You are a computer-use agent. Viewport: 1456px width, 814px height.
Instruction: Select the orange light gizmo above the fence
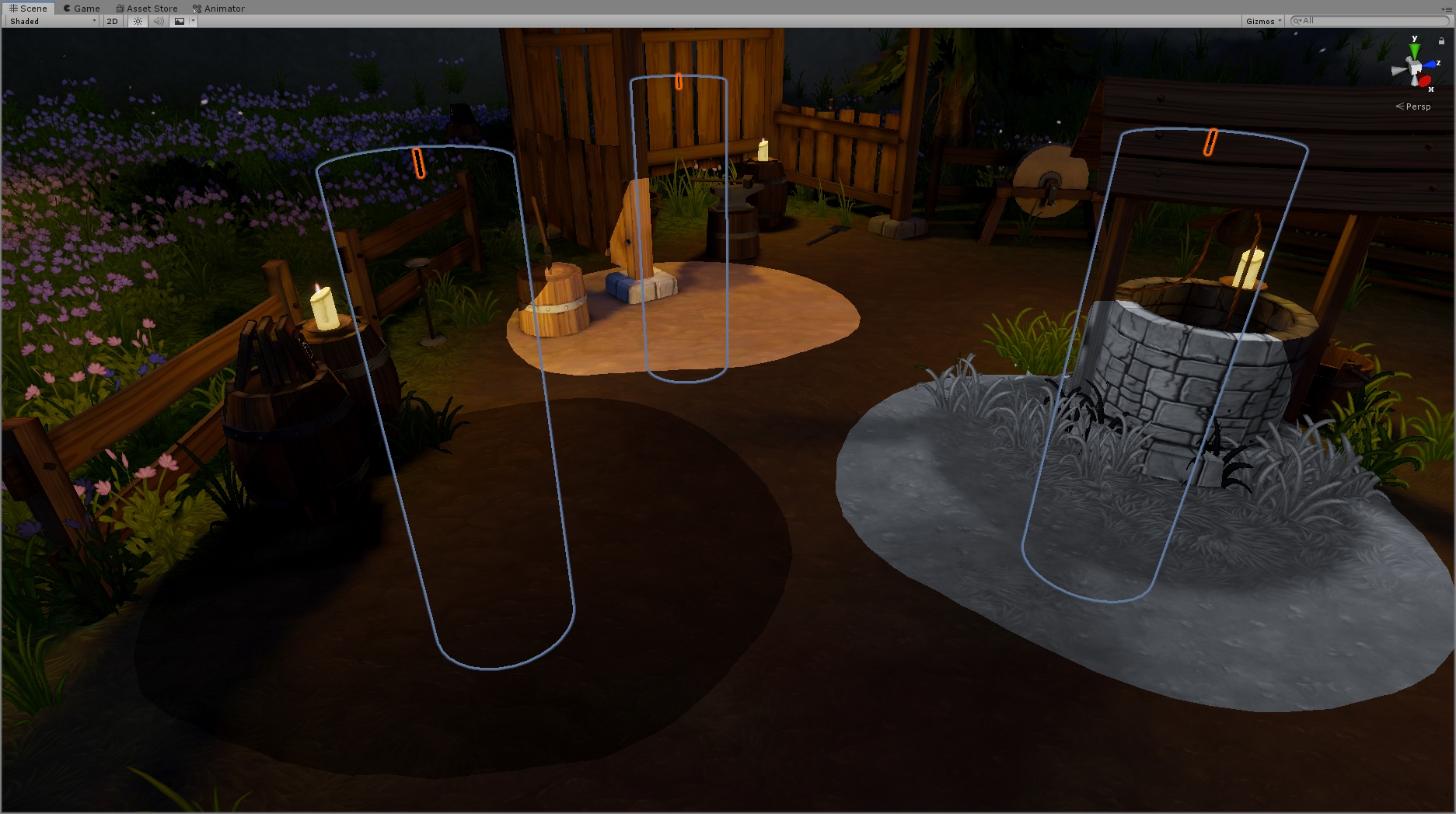coord(419,162)
